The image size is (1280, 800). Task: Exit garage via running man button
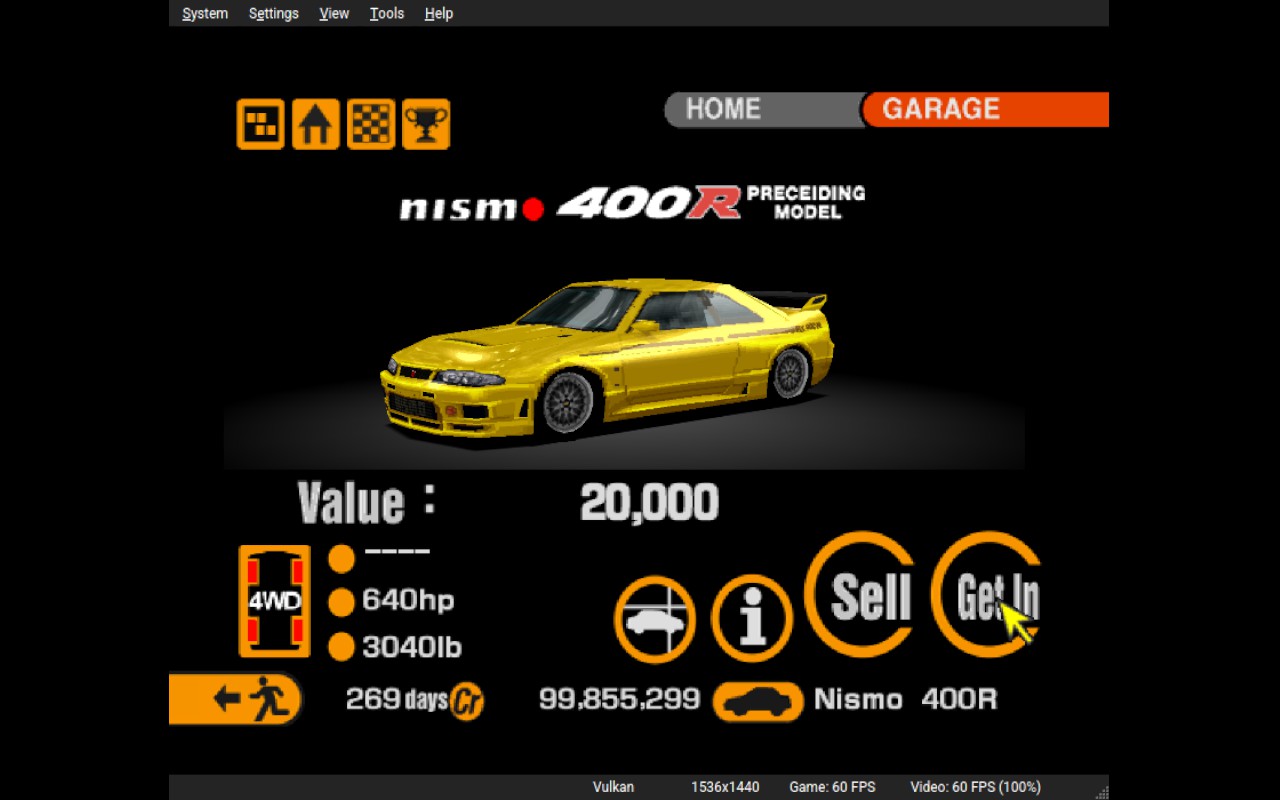coord(236,698)
